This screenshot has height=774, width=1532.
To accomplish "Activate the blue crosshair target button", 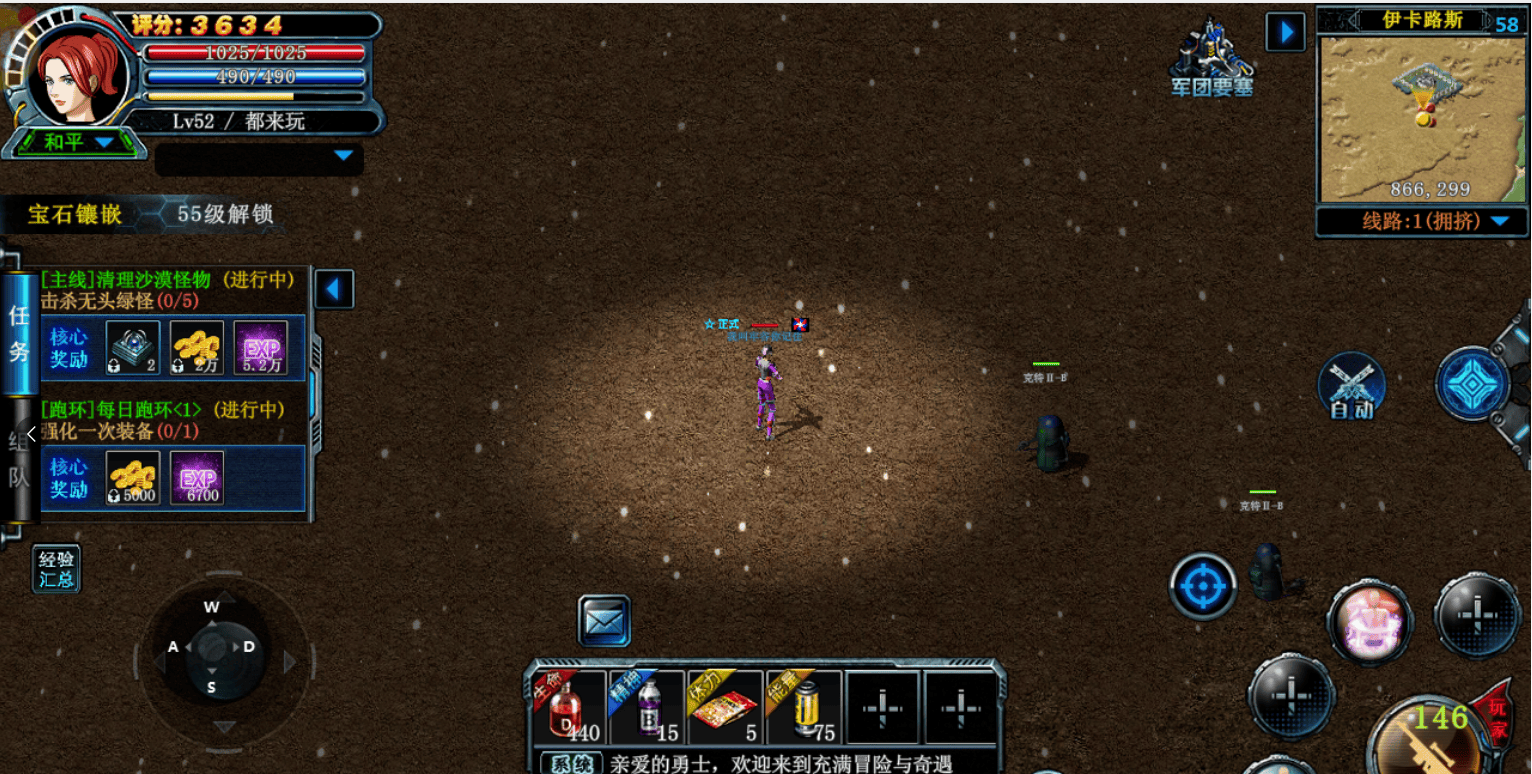I will click(x=1203, y=586).
